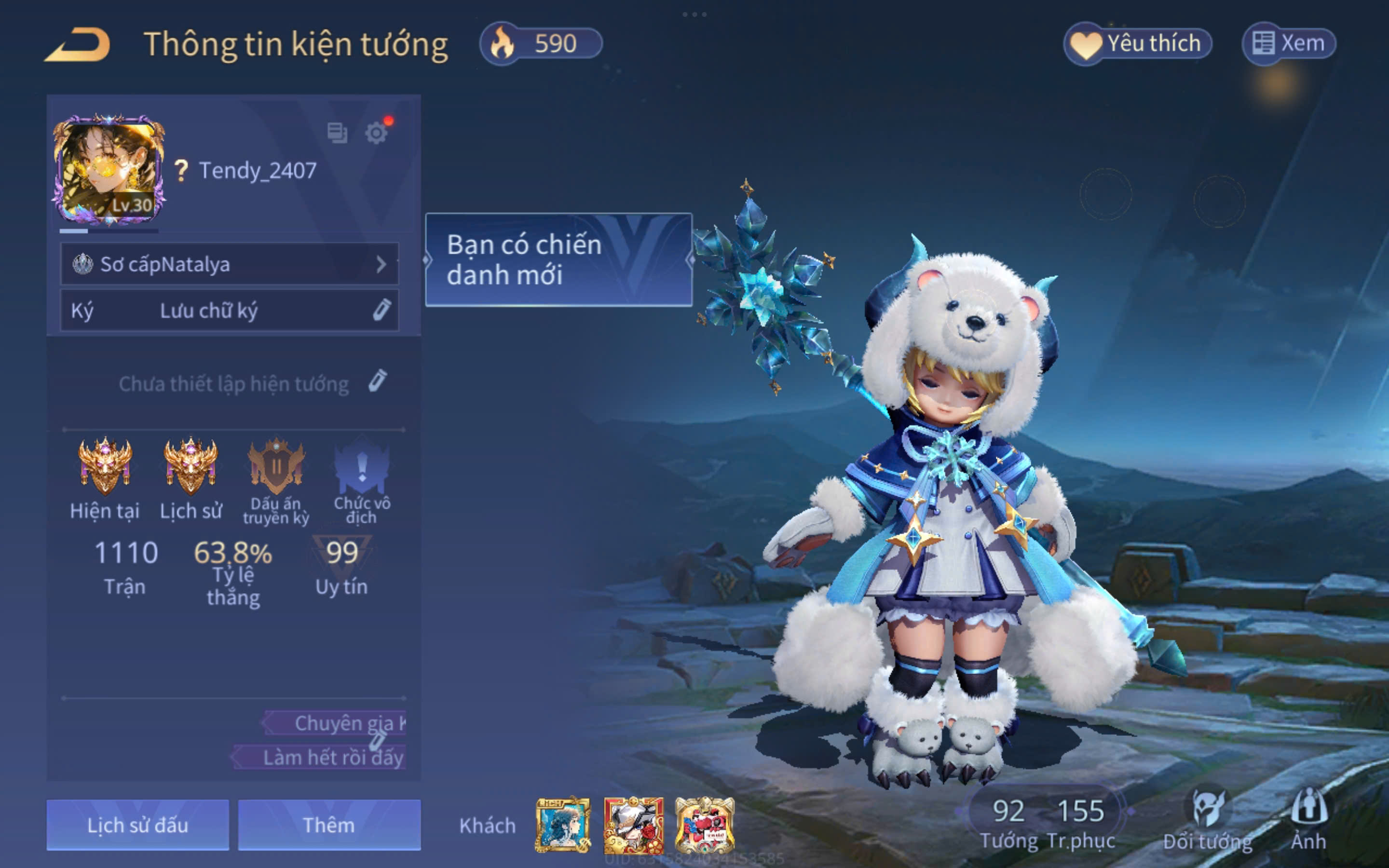
Task: Click the chat log icon beside gear
Action: [x=337, y=133]
